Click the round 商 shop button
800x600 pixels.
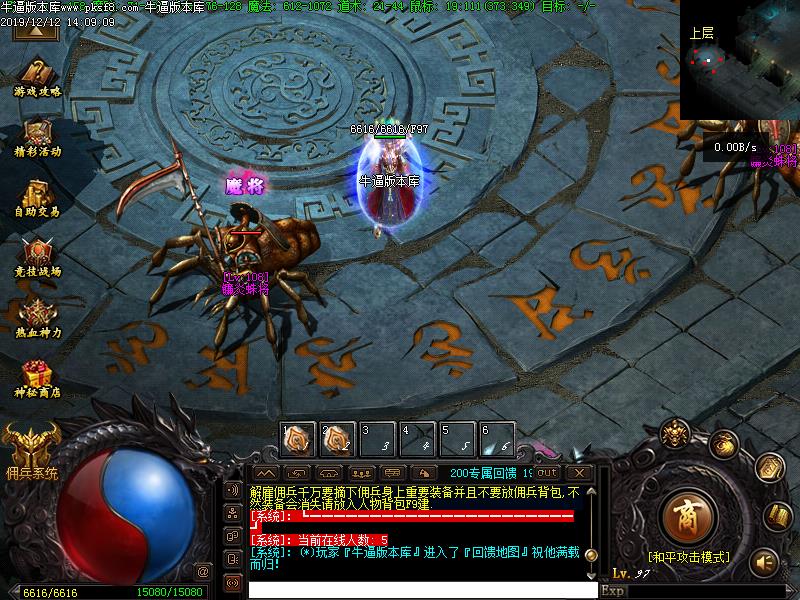point(687,516)
